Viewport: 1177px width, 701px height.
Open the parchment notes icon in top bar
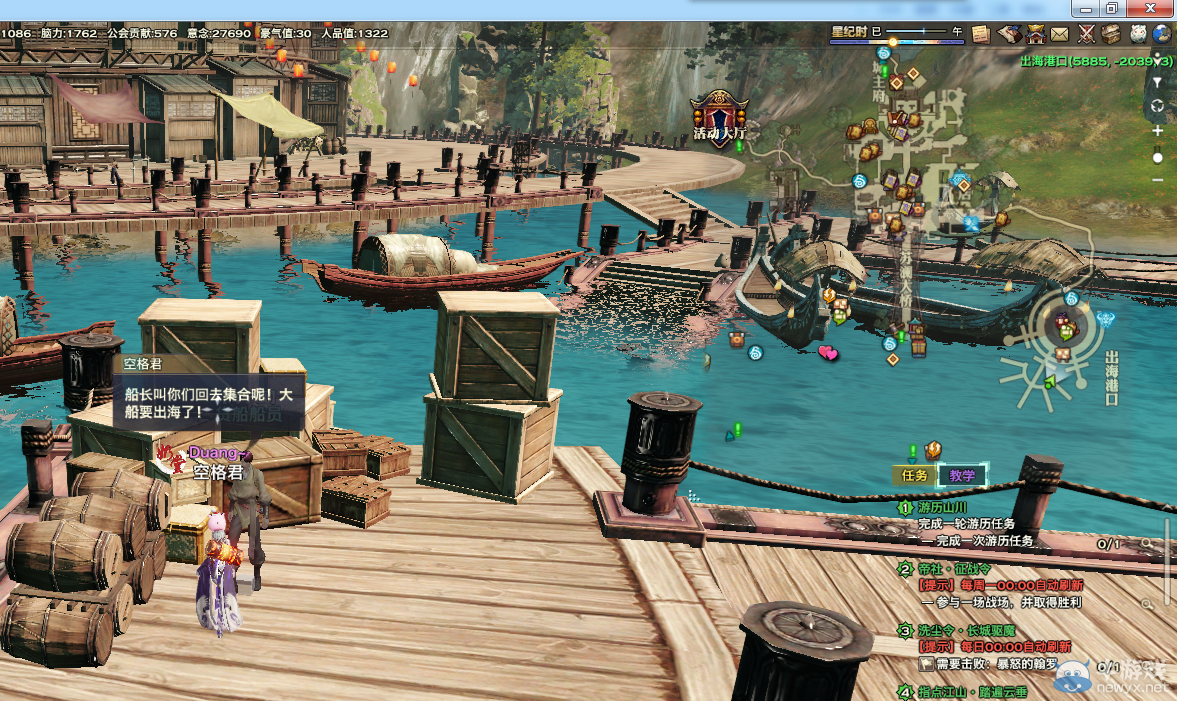[x=980, y=34]
